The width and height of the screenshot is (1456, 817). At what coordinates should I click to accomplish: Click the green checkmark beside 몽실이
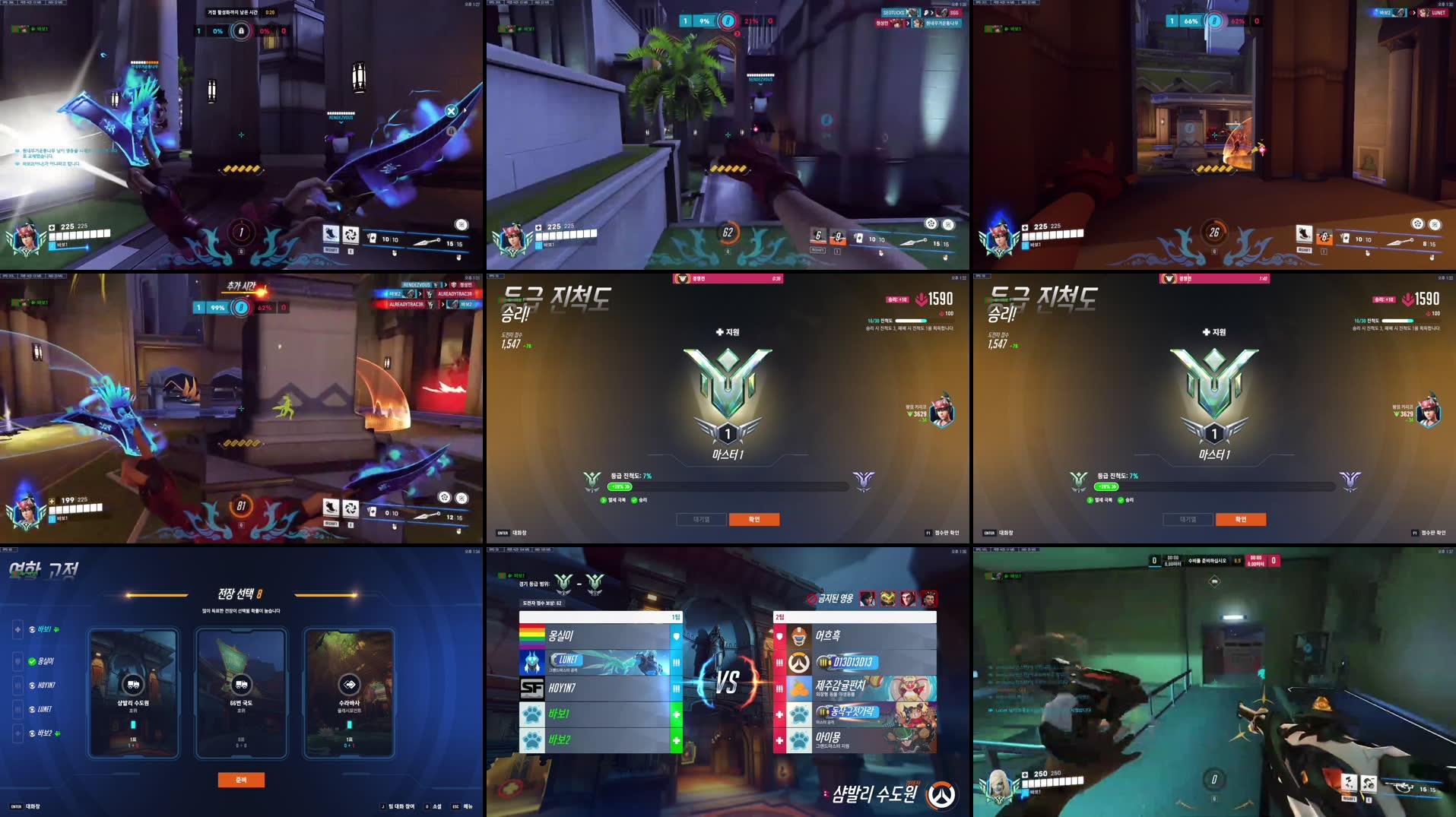pyautogui.click(x=32, y=660)
